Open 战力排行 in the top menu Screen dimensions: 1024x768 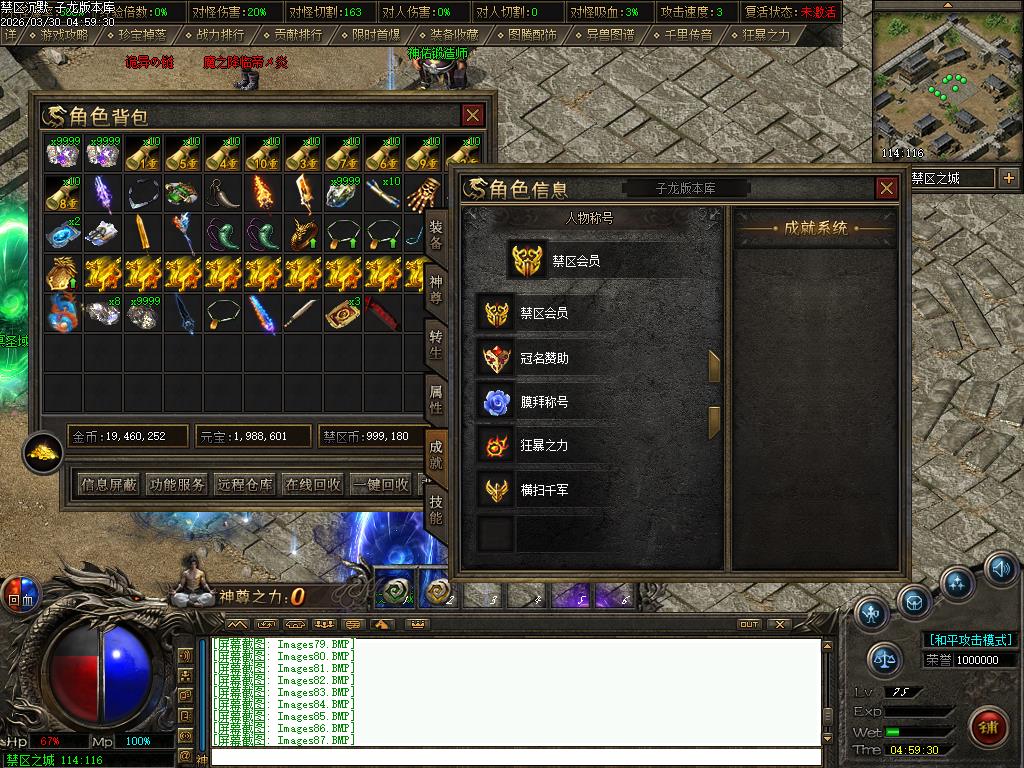[219, 34]
